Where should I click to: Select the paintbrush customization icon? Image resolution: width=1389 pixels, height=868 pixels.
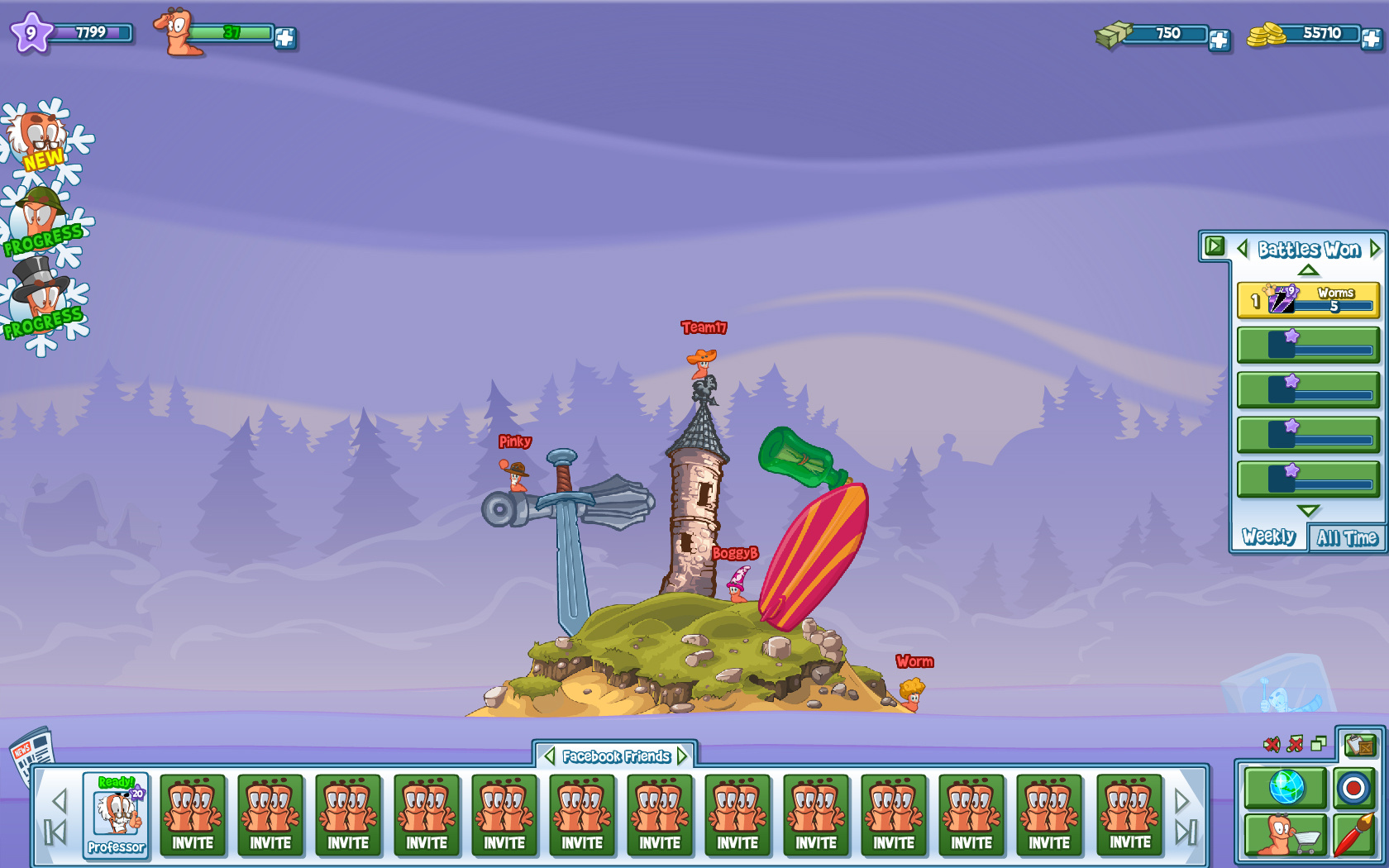click(1353, 833)
